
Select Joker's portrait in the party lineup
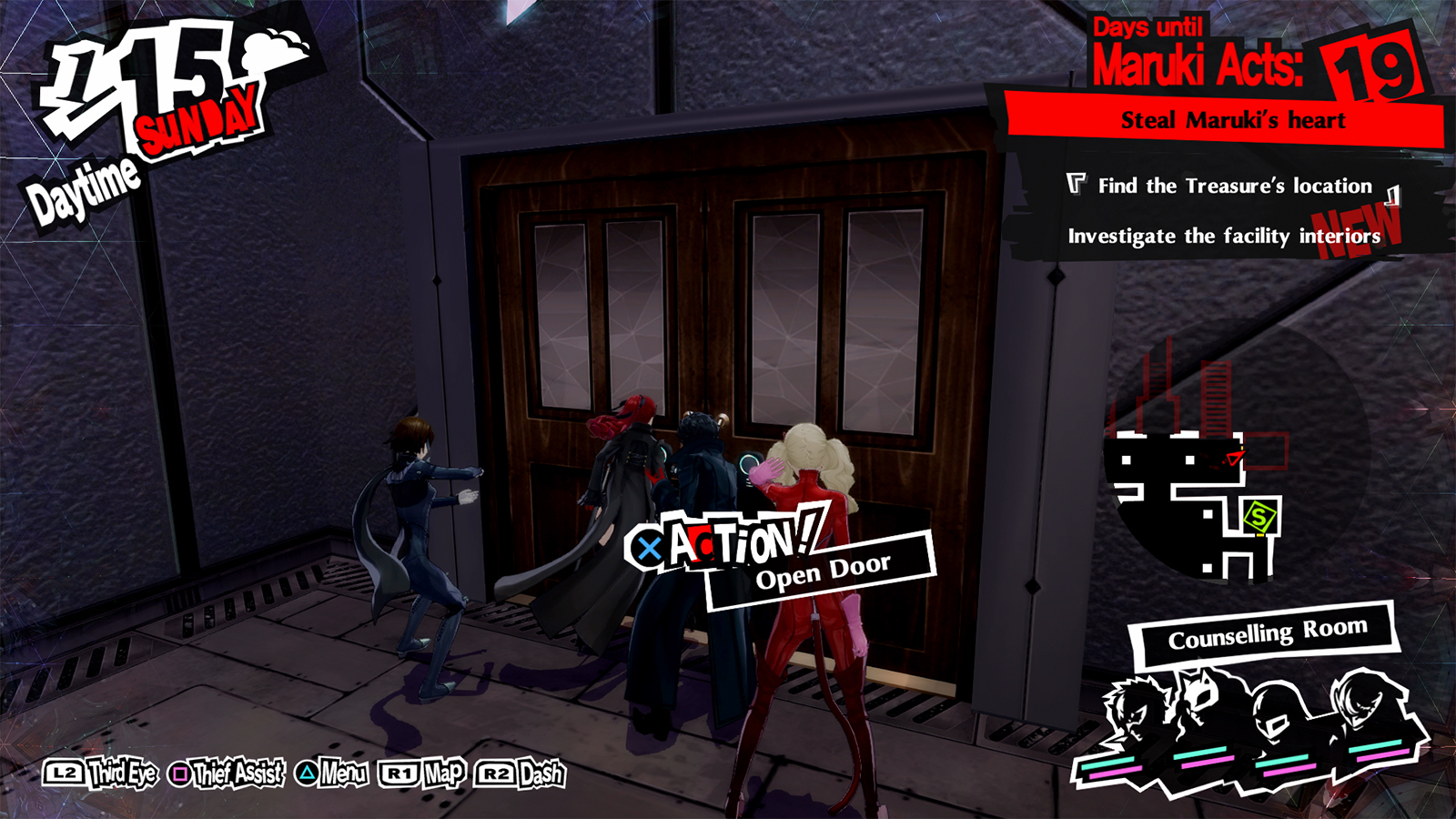1136,708
